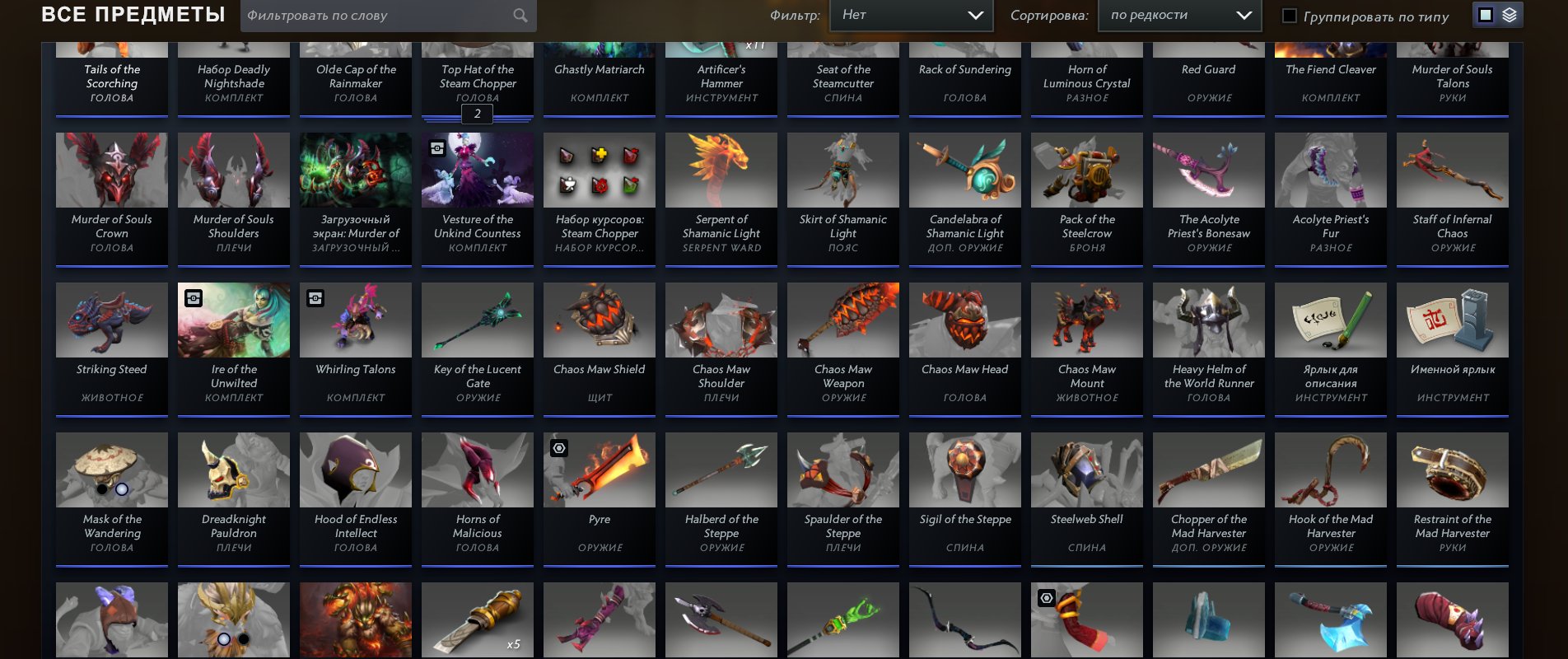This screenshot has height=659, width=1568.
Task: Switch to single-square grid view mode
Action: point(1486,14)
